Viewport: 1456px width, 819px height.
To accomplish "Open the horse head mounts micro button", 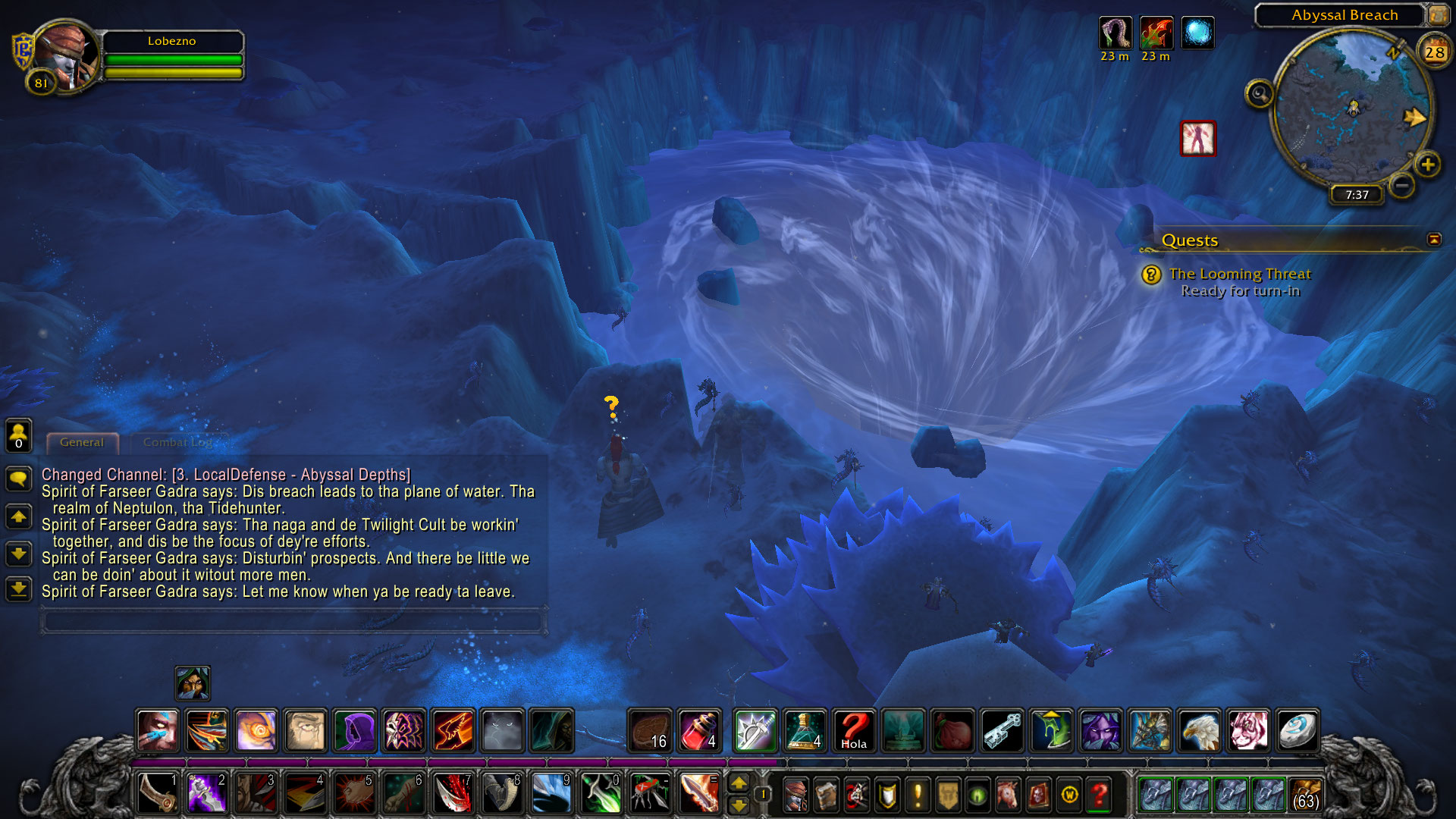I will (1008, 795).
